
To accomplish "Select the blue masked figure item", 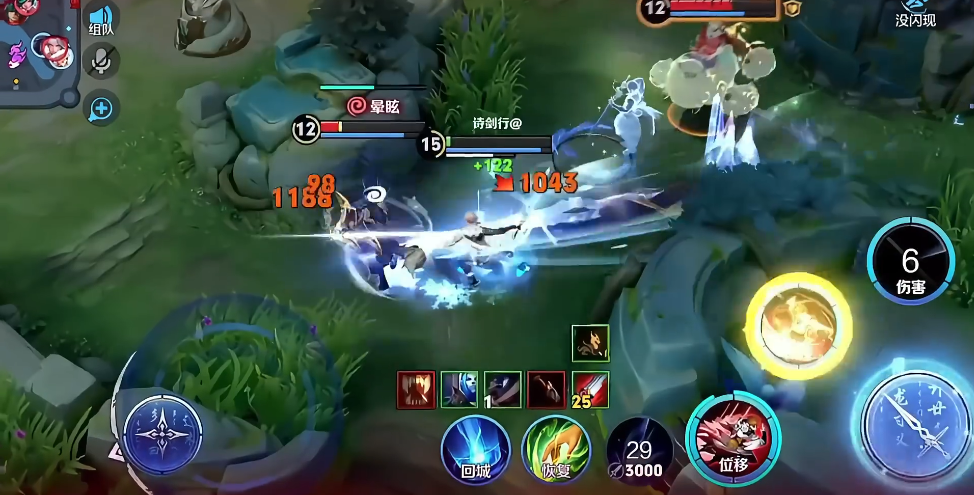I will pos(460,390).
